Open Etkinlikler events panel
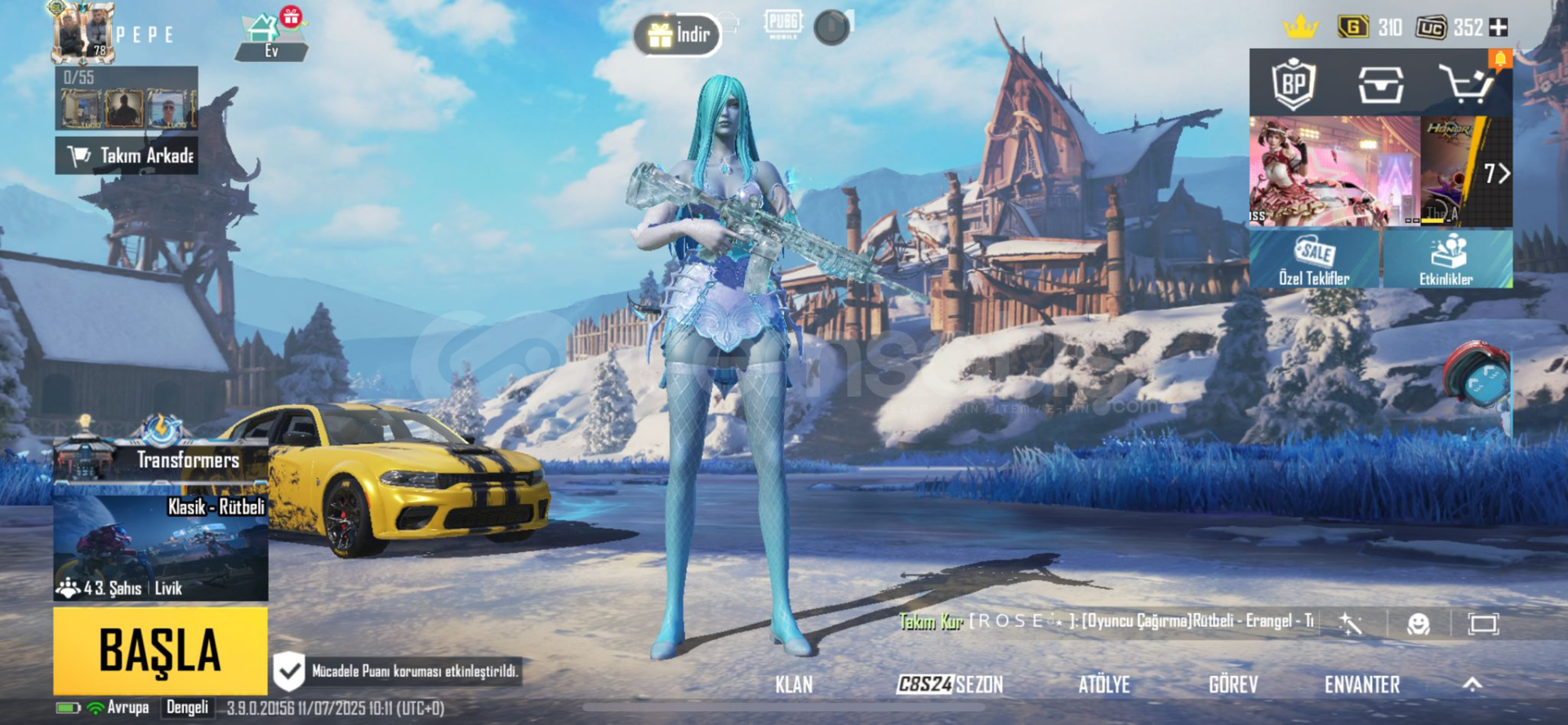 pyautogui.click(x=1446, y=260)
